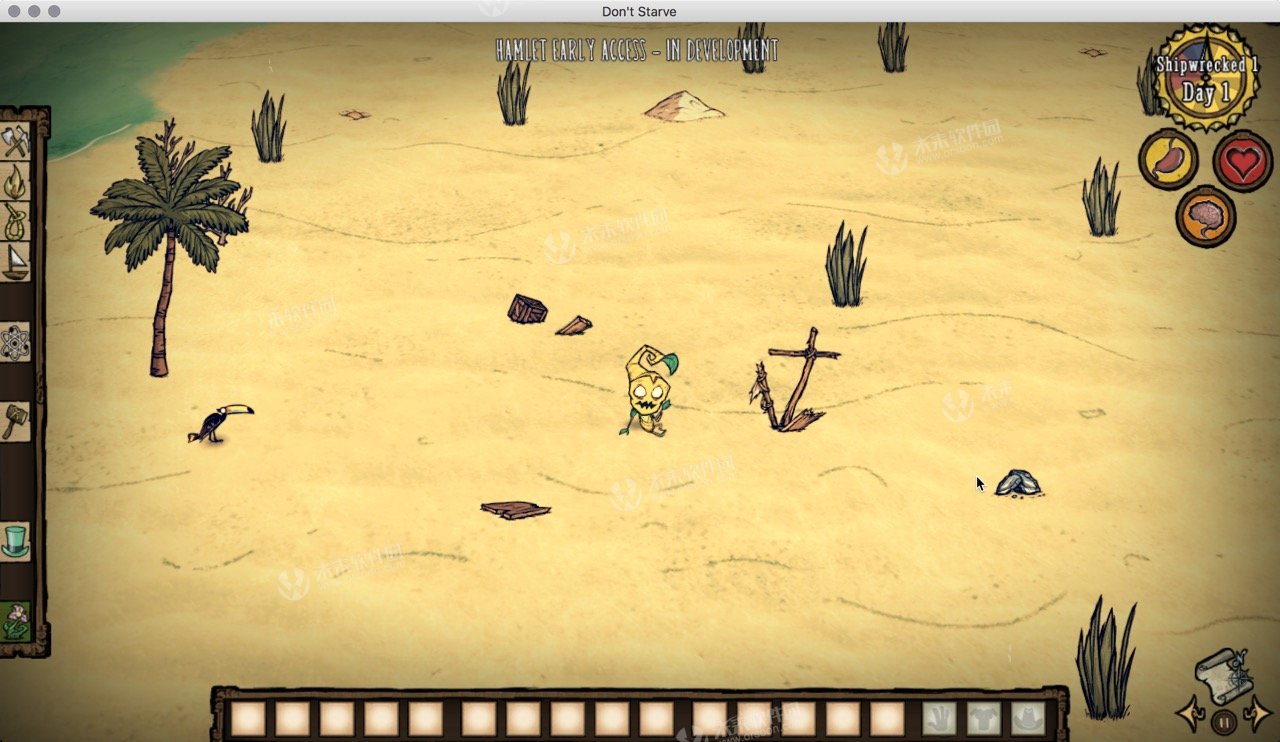Rotate the camera left
The image size is (1280, 742).
pos(1192,714)
